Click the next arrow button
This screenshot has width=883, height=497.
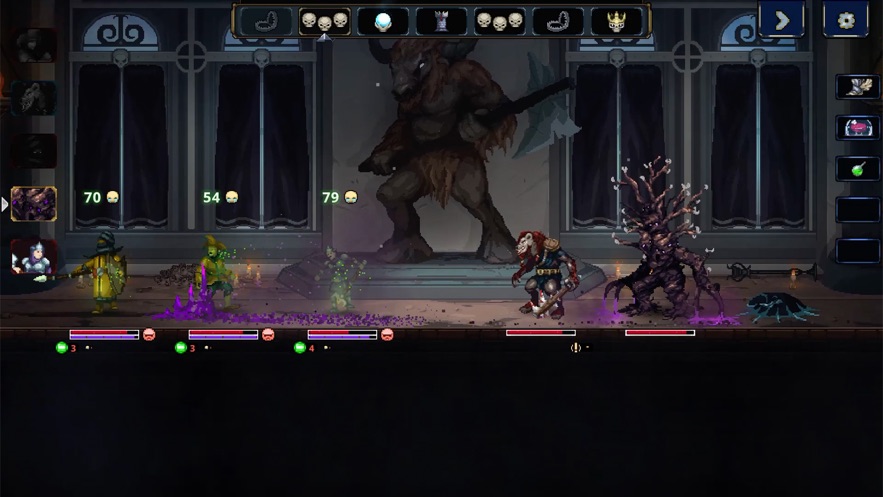pyautogui.click(x=781, y=19)
